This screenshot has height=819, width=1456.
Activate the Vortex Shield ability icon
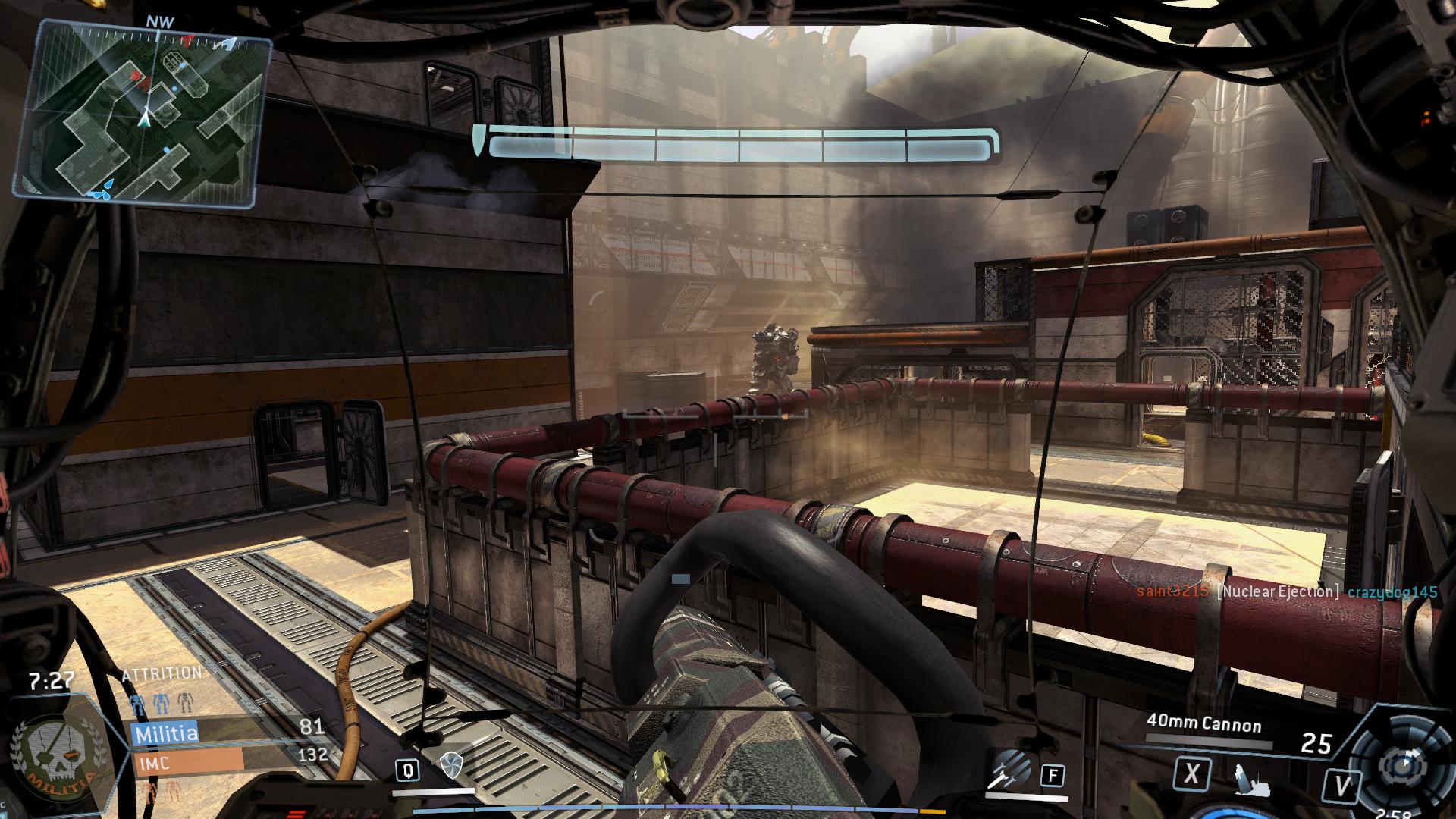pyautogui.click(x=450, y=766)
